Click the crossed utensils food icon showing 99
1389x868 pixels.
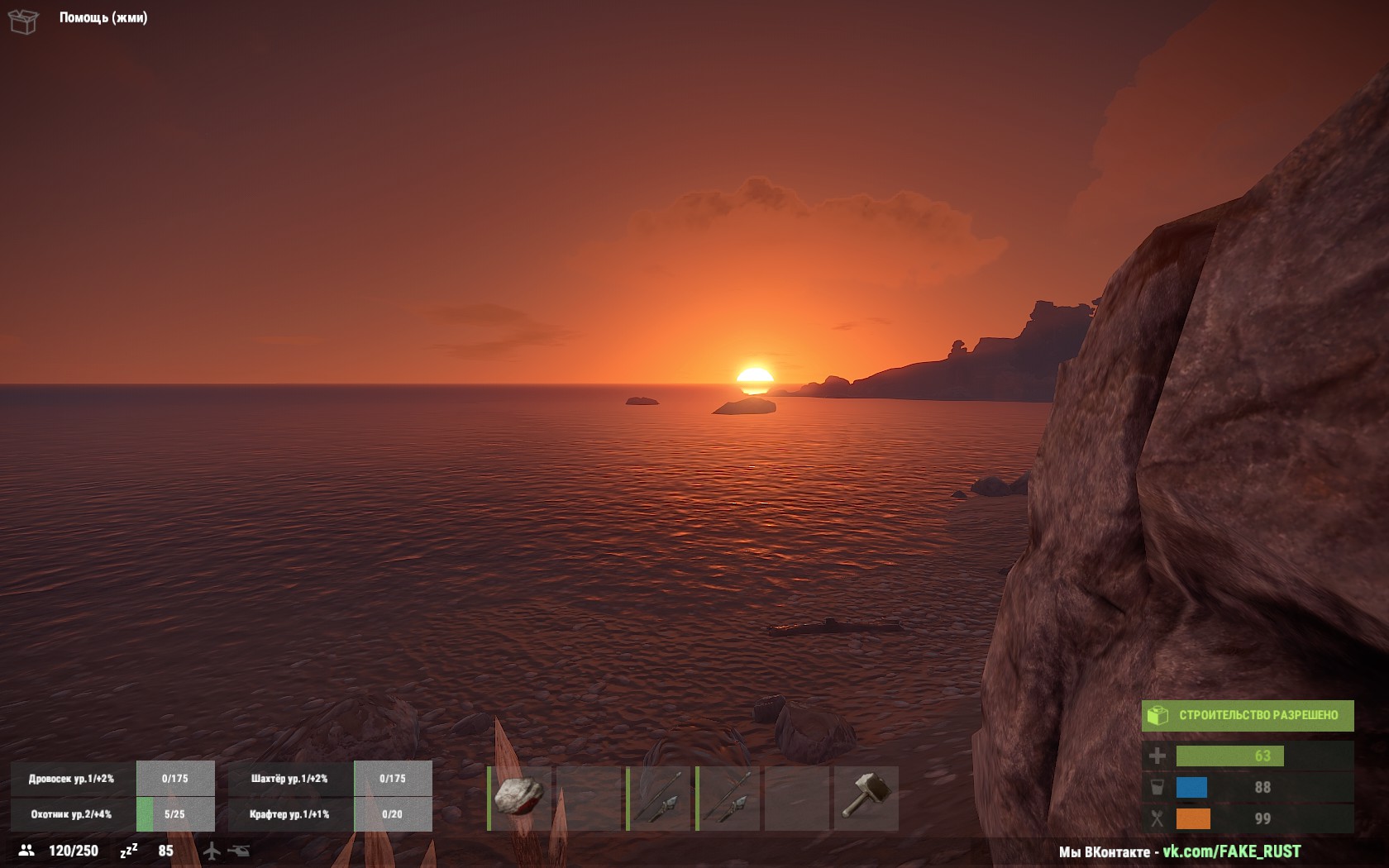pyautogui.click(x=1159, y=819)
